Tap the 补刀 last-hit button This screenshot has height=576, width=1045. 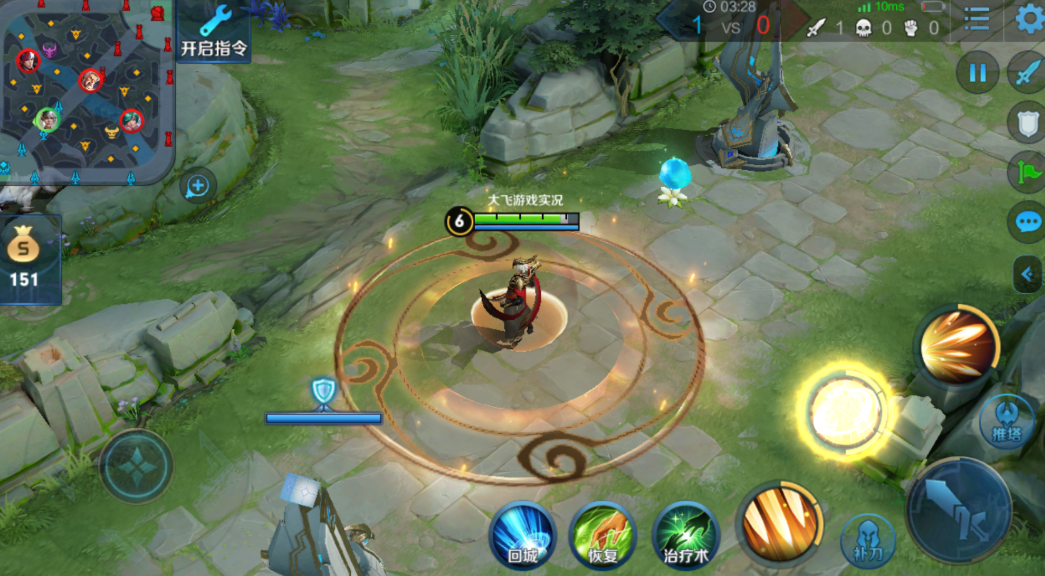tap(867, 541)
